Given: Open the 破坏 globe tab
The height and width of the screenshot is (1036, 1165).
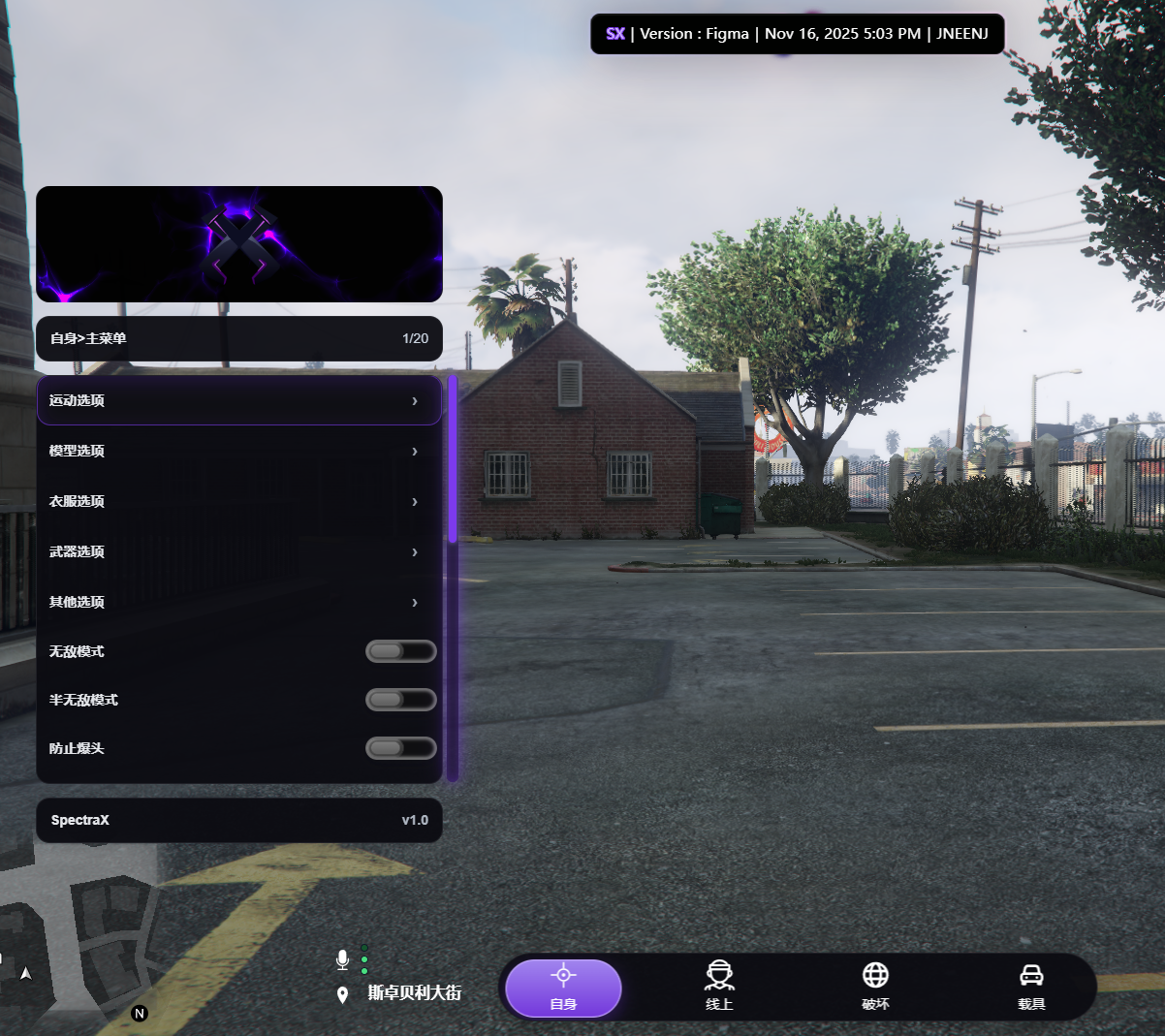Looking at the screenshot, I should click(875, 988).
